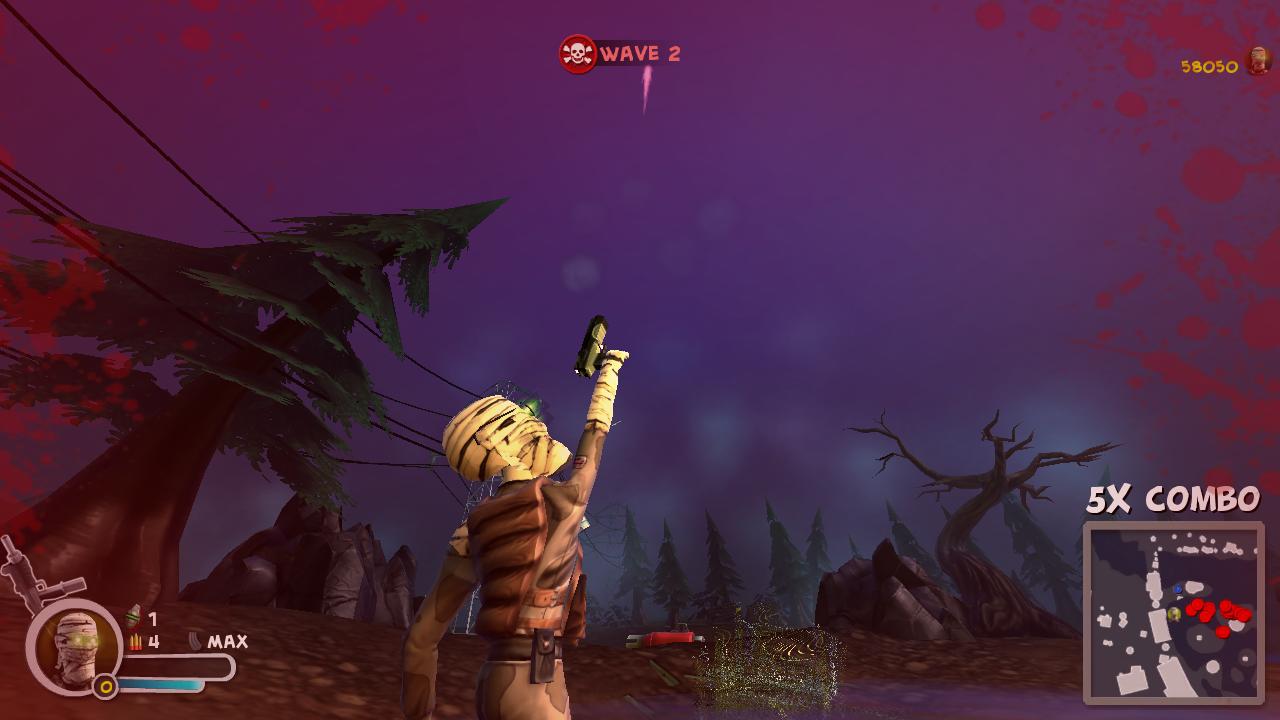Select the magazine icon labeled MAX
The width and height of the screenshot is (1280, 720).
[196, 640]
